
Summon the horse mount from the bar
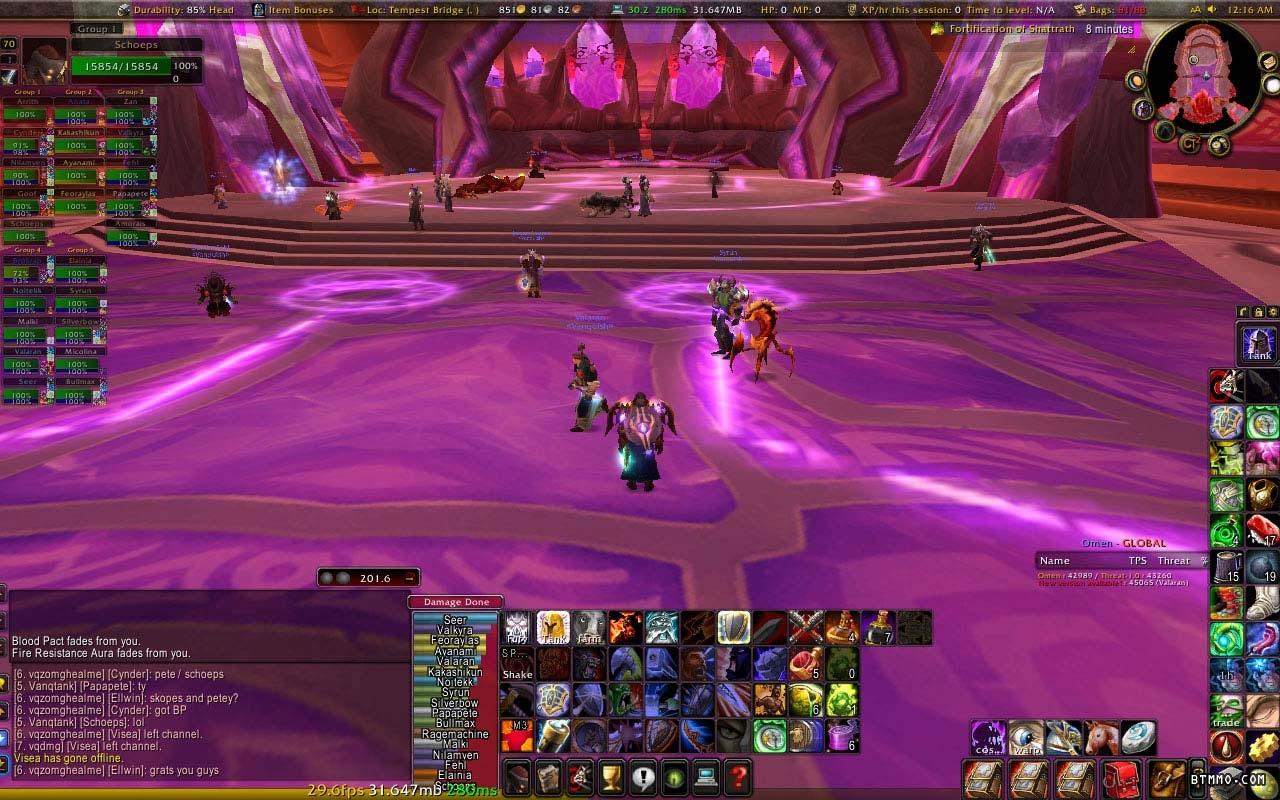[1101, 738]
